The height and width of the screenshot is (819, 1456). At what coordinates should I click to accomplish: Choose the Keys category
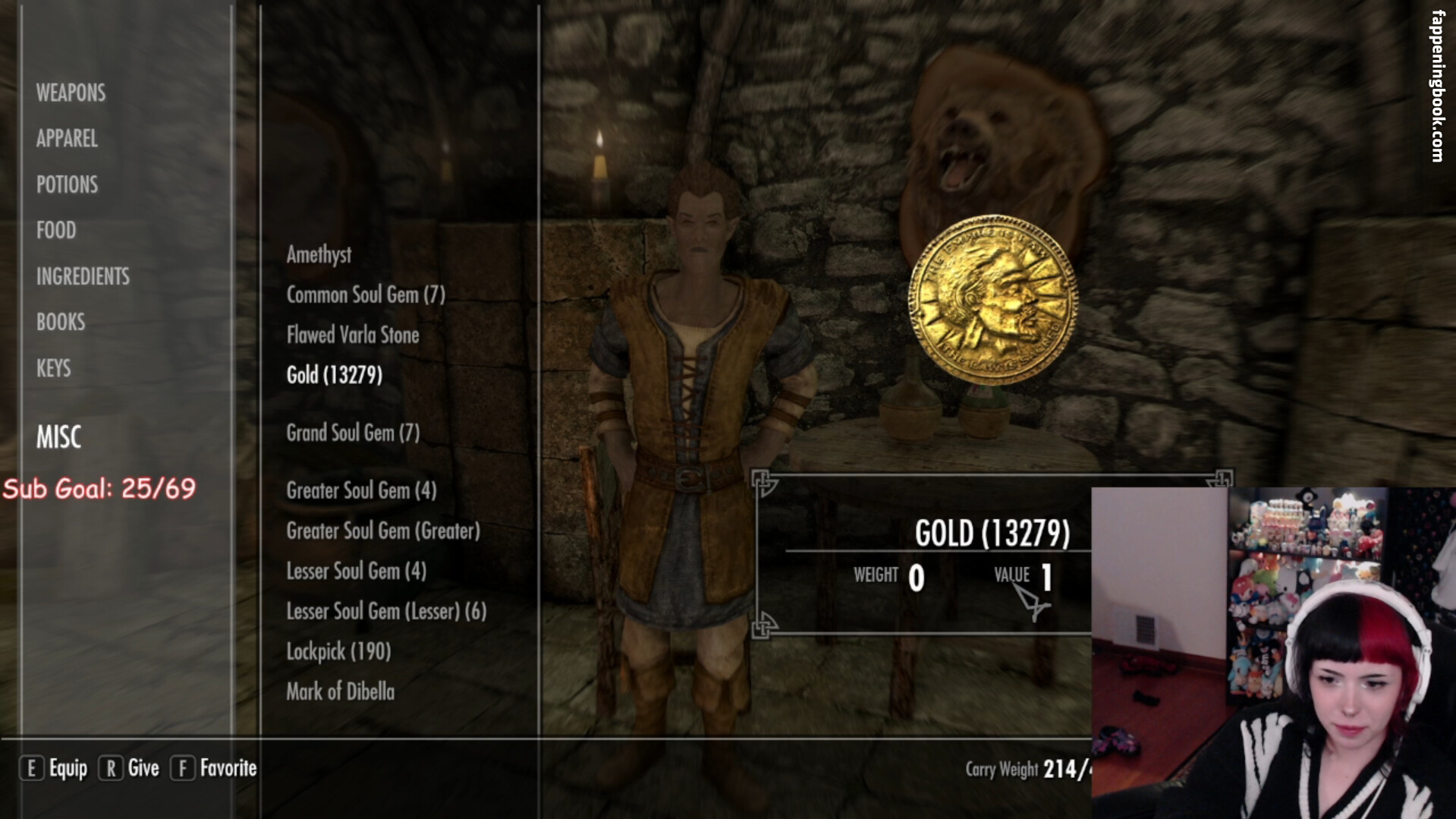pos(53,369)
